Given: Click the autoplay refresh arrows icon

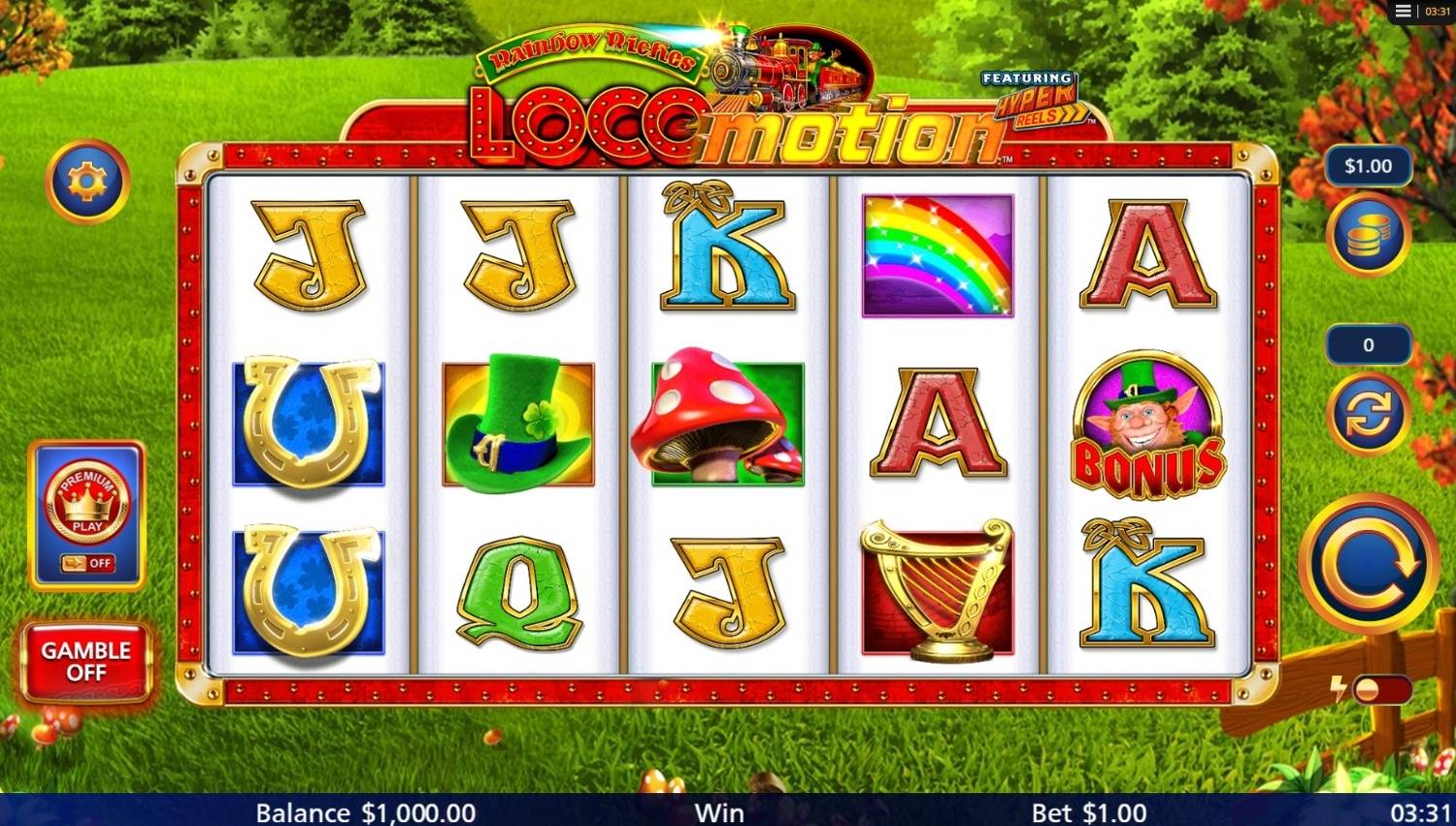Looking at the screenshot, I should (1369, 413).
